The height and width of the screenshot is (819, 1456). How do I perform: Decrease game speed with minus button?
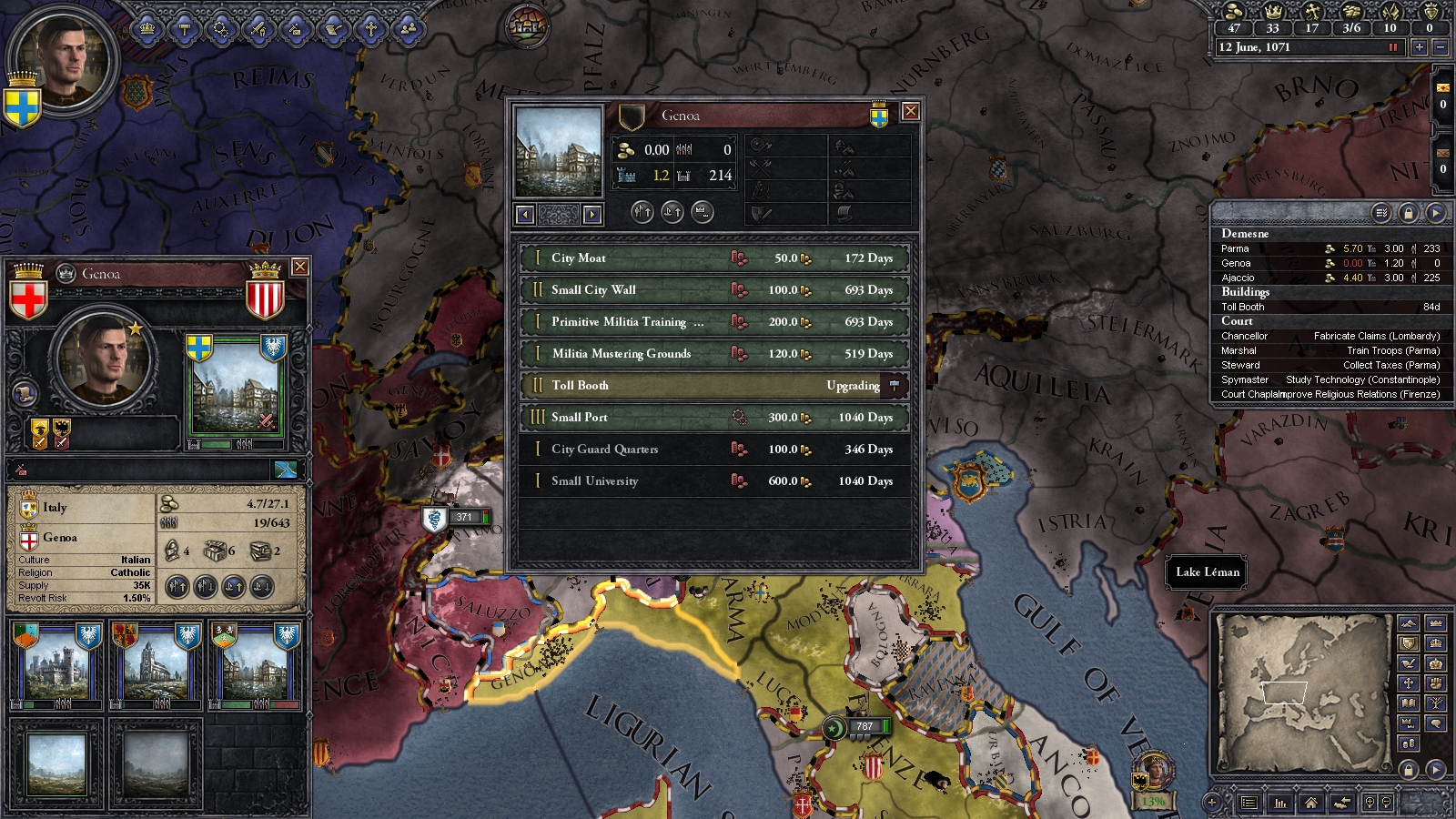tap(1440, 47)
